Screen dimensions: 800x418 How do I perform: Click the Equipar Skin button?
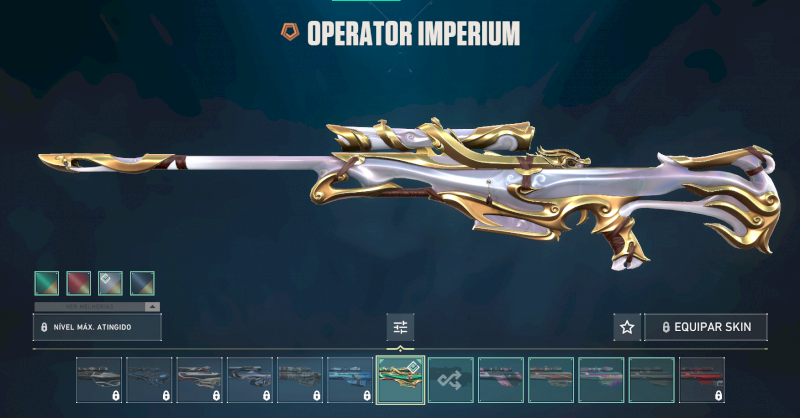tap(706, 327)
